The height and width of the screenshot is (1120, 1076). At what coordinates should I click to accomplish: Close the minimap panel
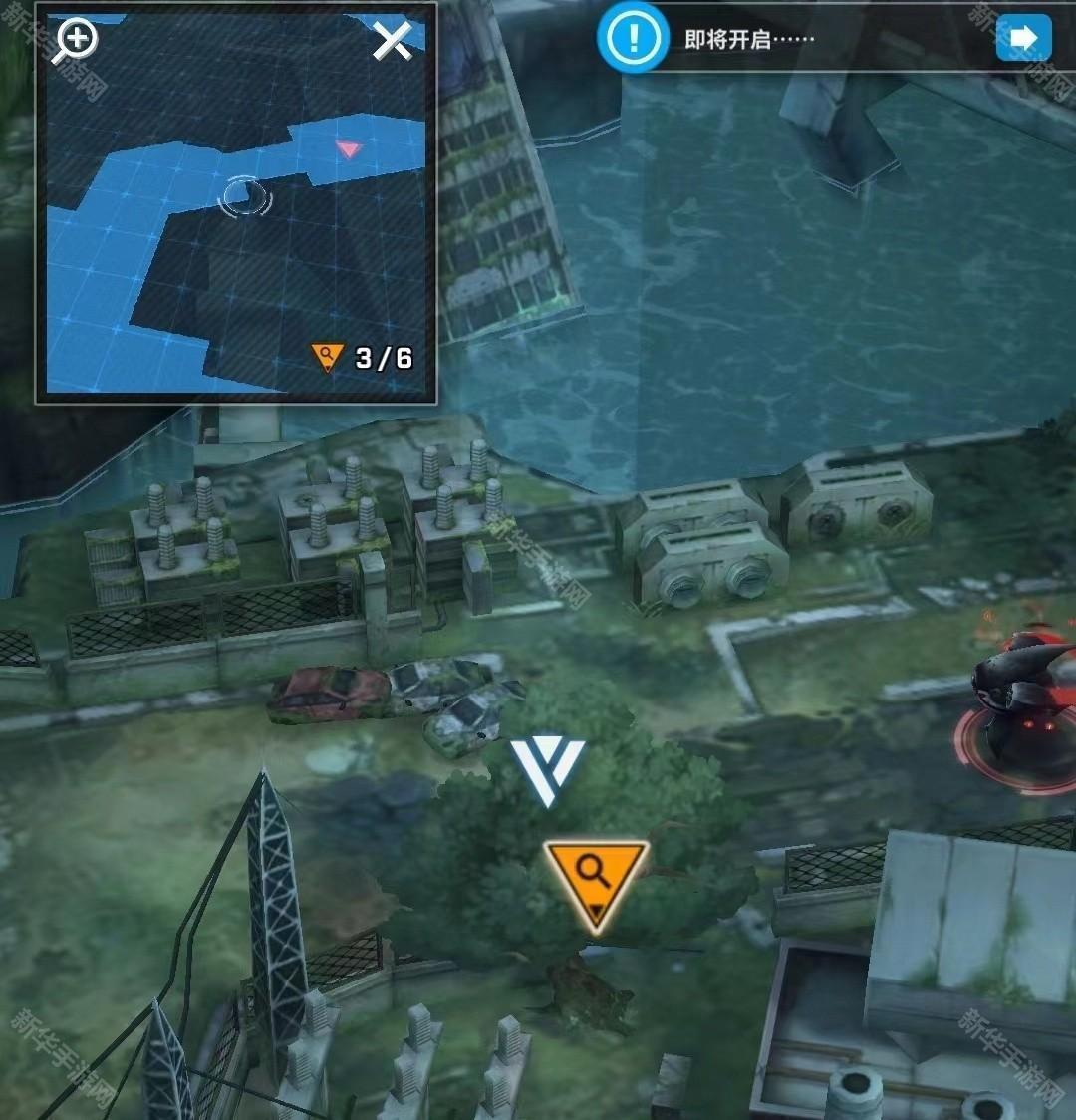click(x=392, y=40)
